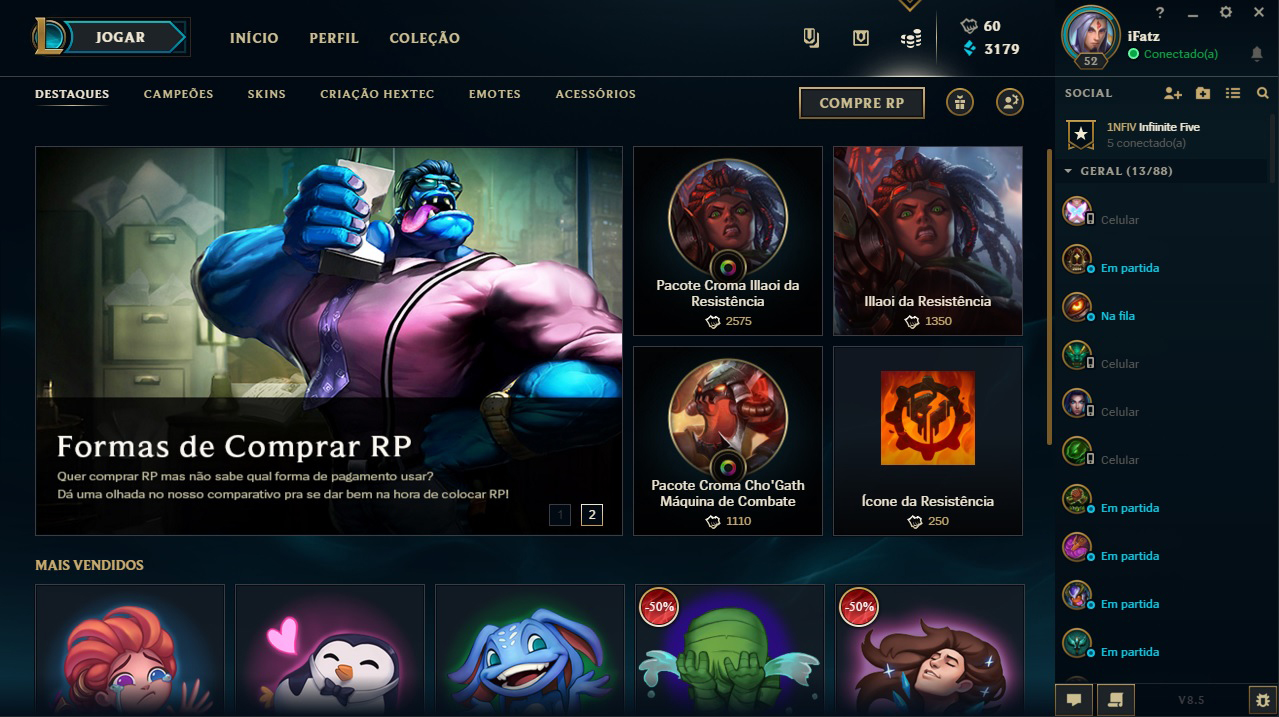Choose the Illaoi da Resistência skin tile

point(927,241)
